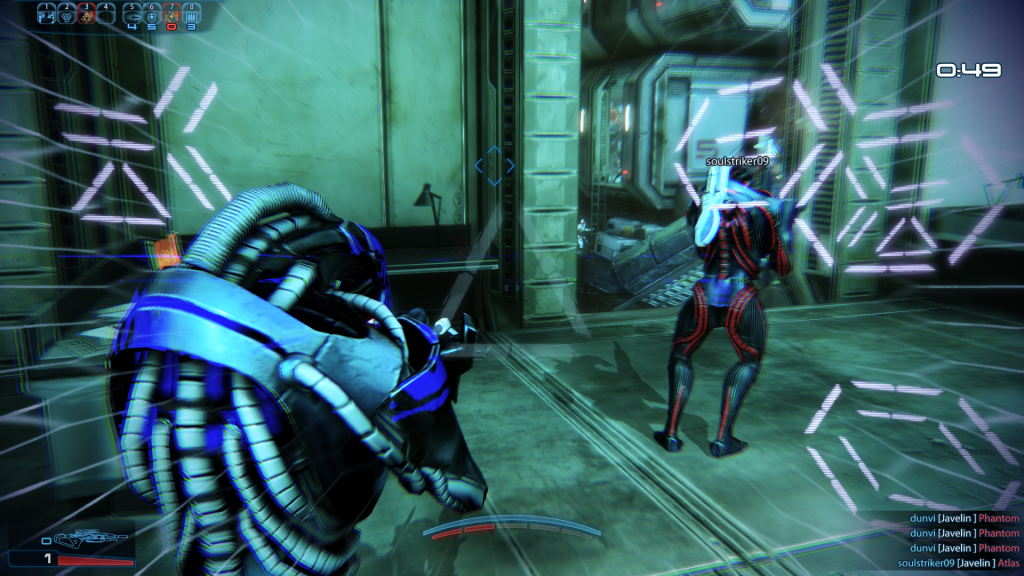This screenshot has width=1024, height=576.
Task: Trigger the red-highlighted power in slot 3
Action: pyautogui.click(x=85, y=15)
